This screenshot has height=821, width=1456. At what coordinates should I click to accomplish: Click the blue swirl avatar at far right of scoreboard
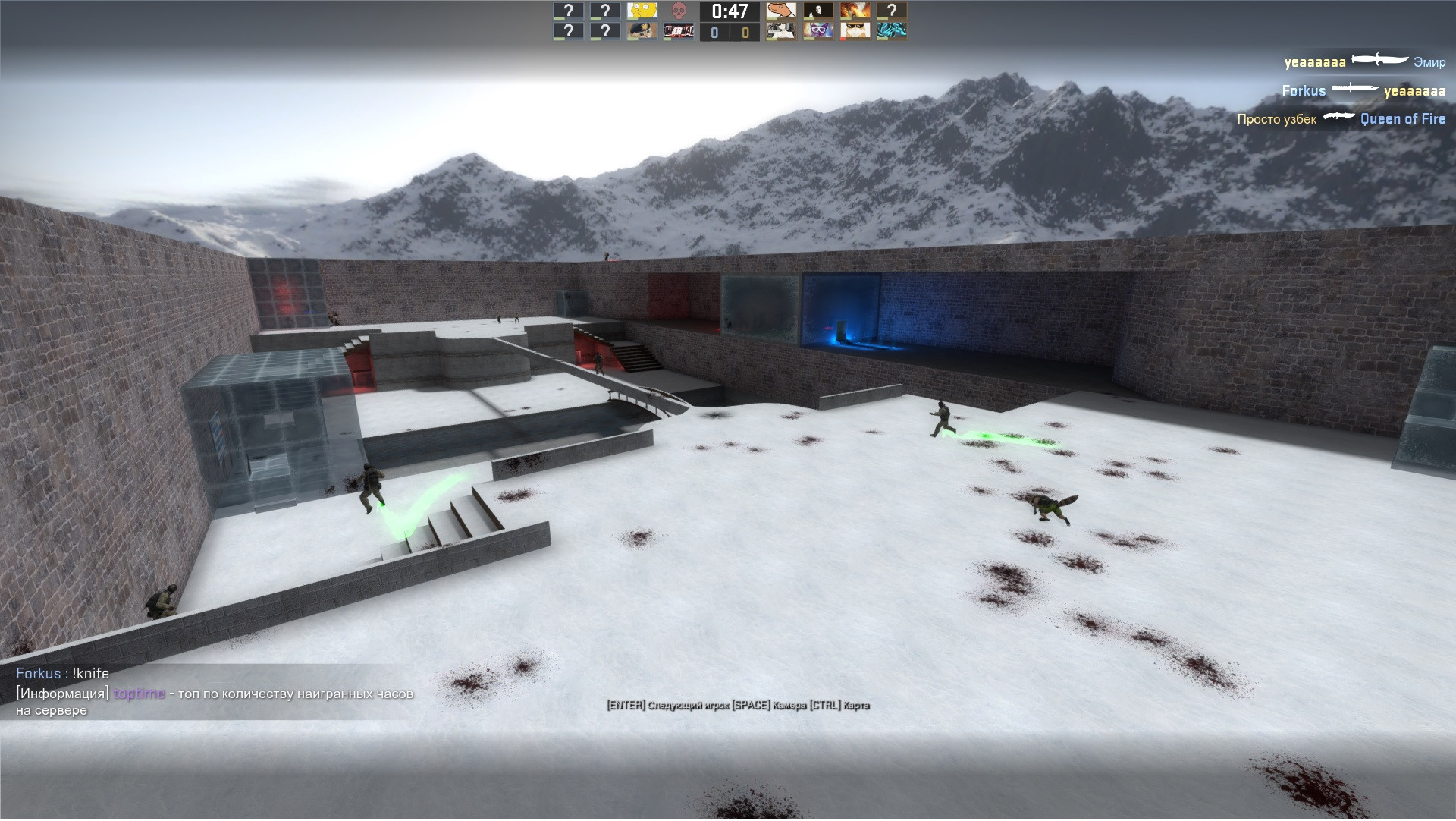(x=893, y=32)
